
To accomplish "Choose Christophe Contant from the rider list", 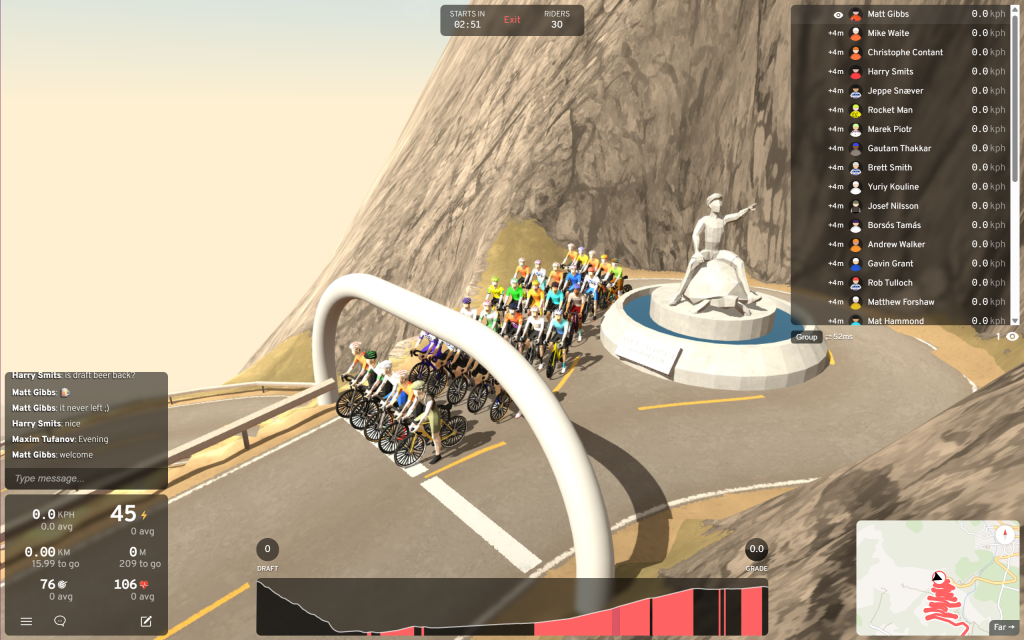I will (904, 52).
